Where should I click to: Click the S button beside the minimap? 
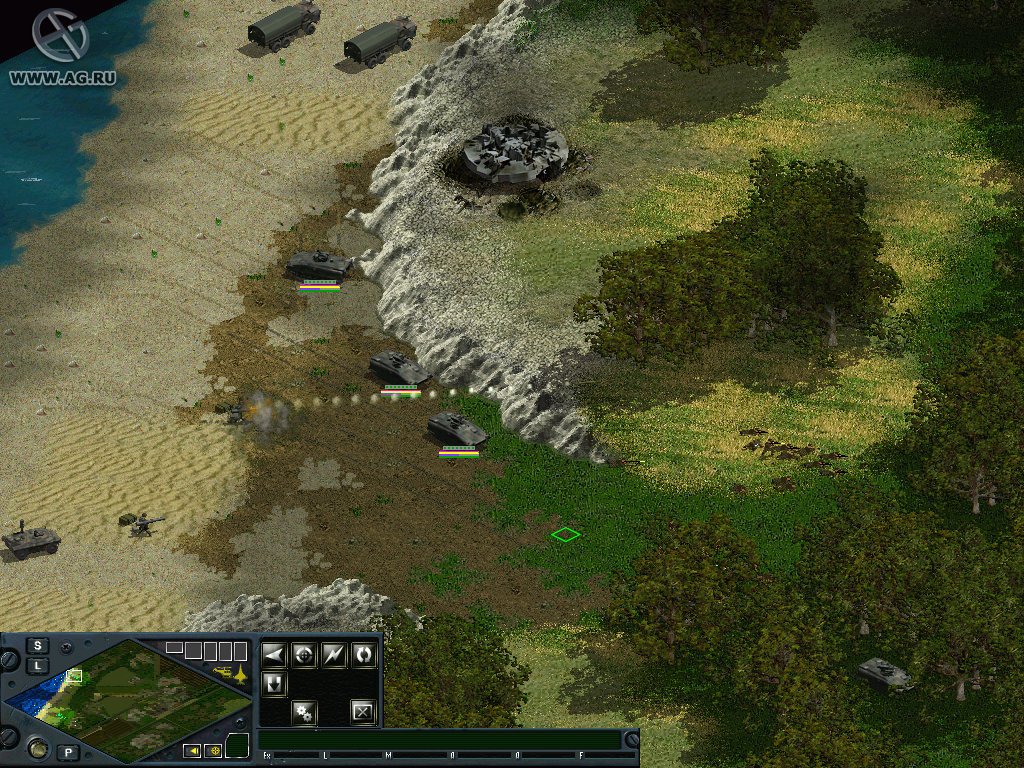coord(38,645)
